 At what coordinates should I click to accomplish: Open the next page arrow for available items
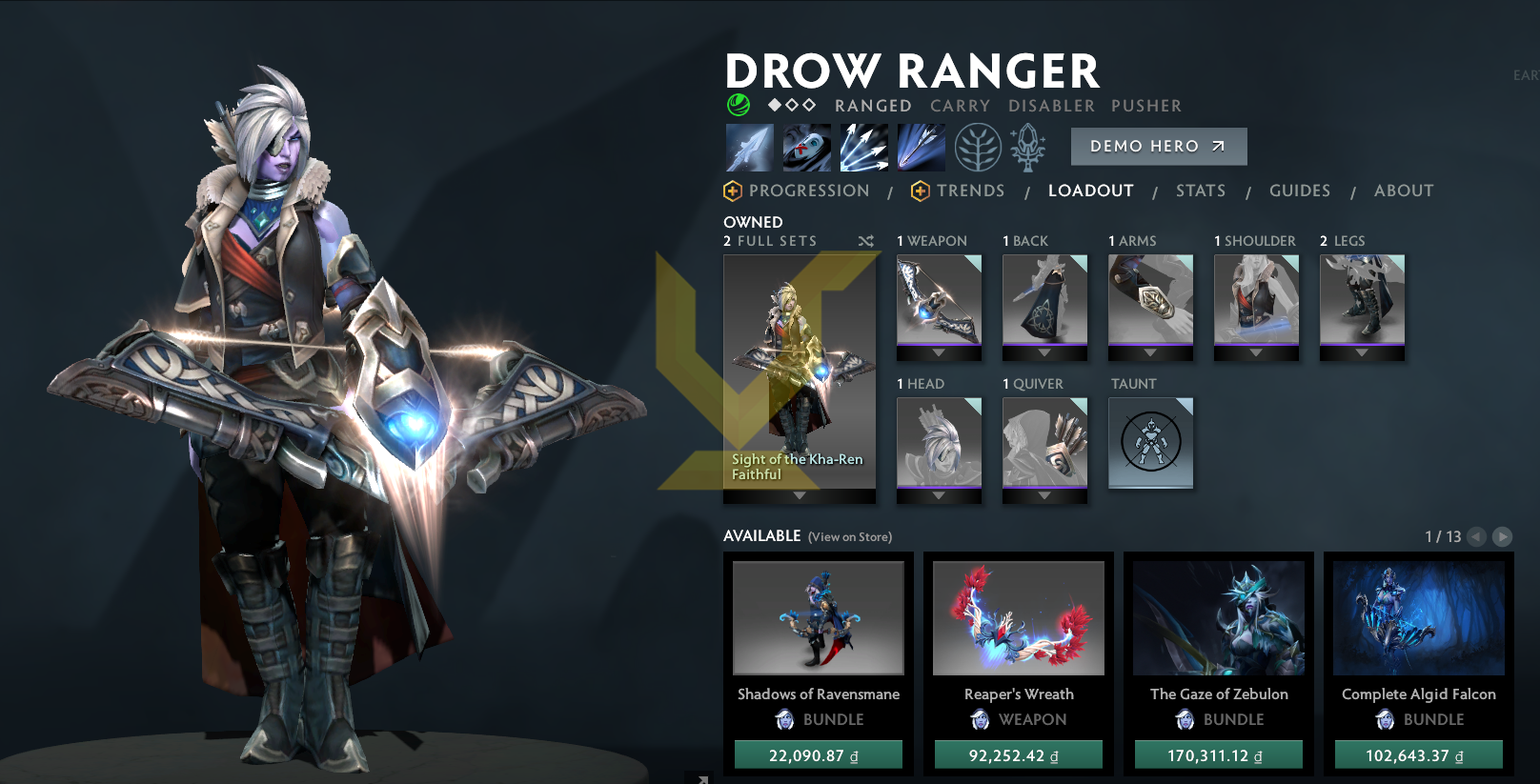click(x=1504, y=536)
